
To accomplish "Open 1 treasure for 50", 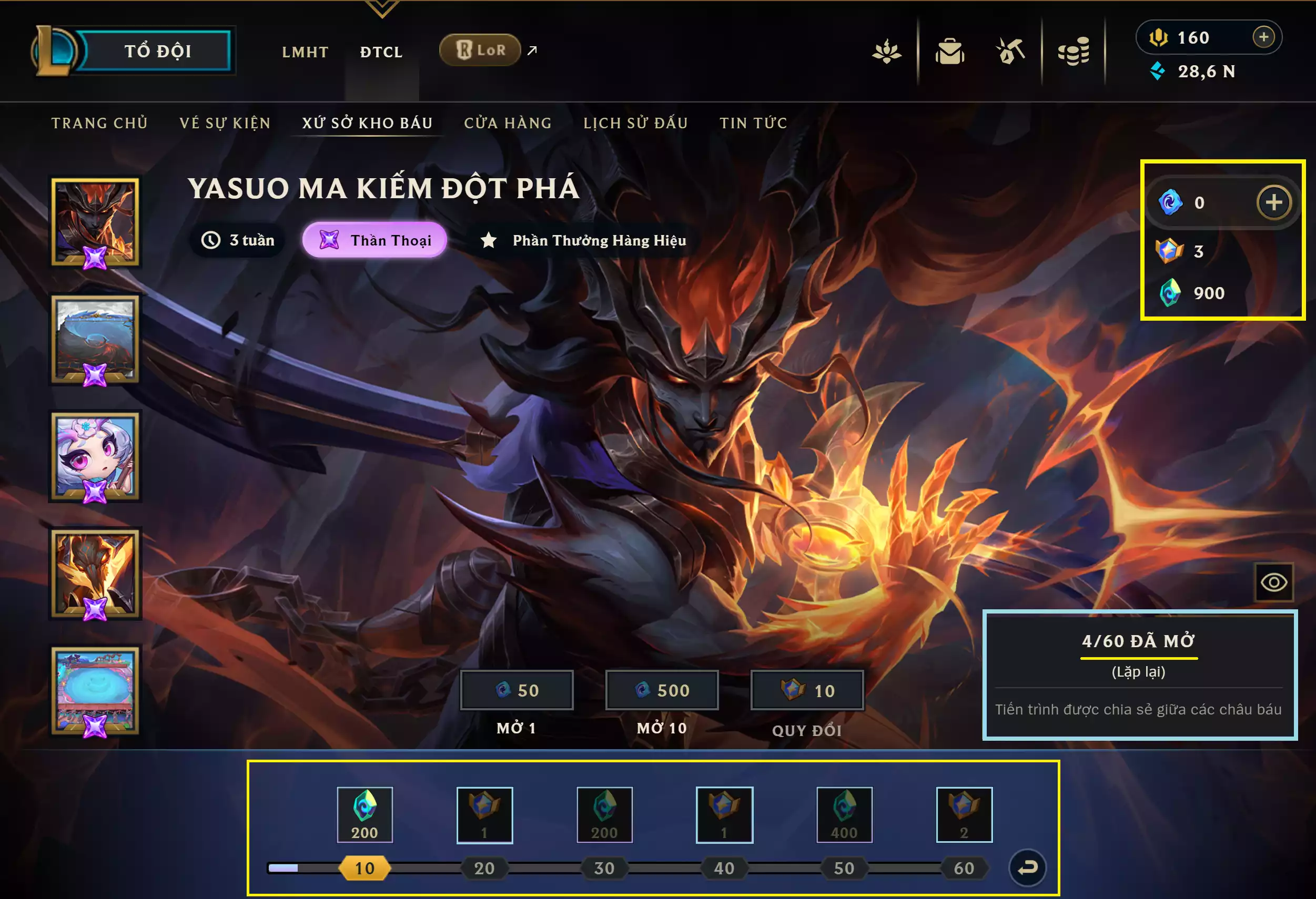I will click(517, 690).
